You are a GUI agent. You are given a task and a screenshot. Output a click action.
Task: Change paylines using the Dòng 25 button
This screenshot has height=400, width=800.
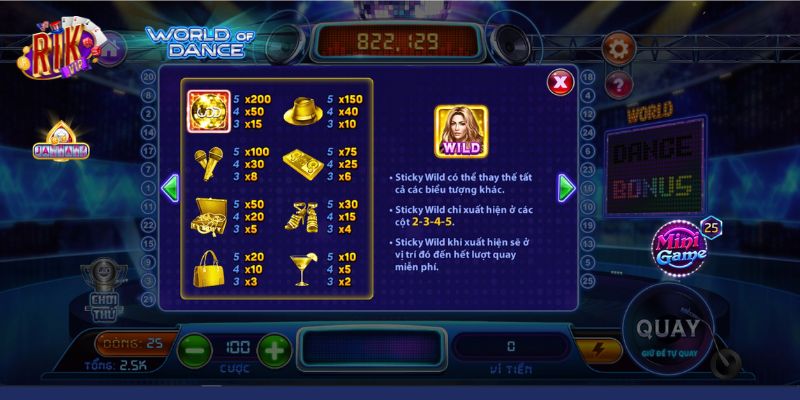(x=134, y=345)
